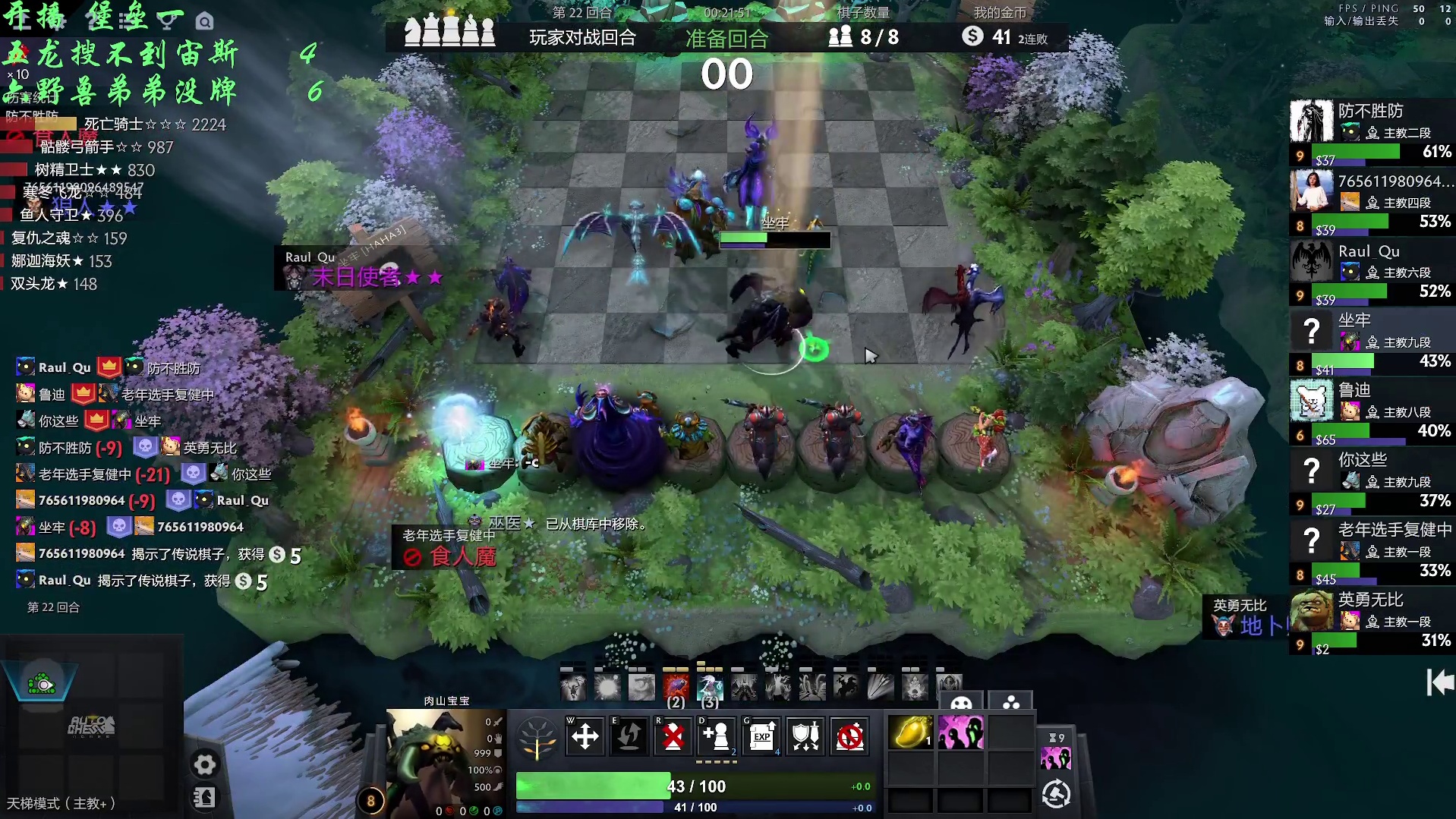Use the recall chess piece ability
1456x819 pixels.
tap(629, 736)
